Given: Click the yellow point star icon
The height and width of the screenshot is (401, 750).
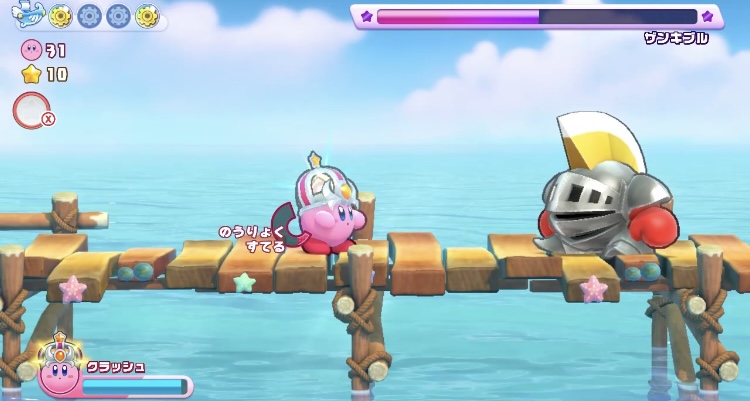Looking at the screenshot, I should pos(30,73).
